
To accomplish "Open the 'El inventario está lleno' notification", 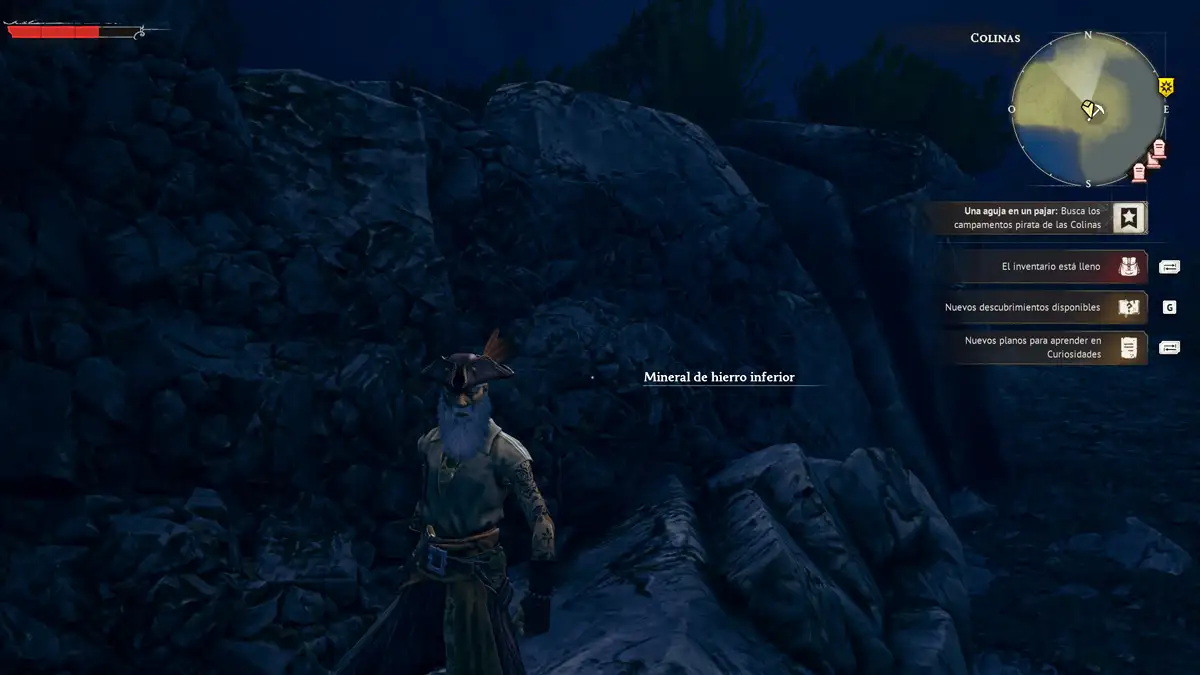I will pyautogui.click(x=1050, y=267).
